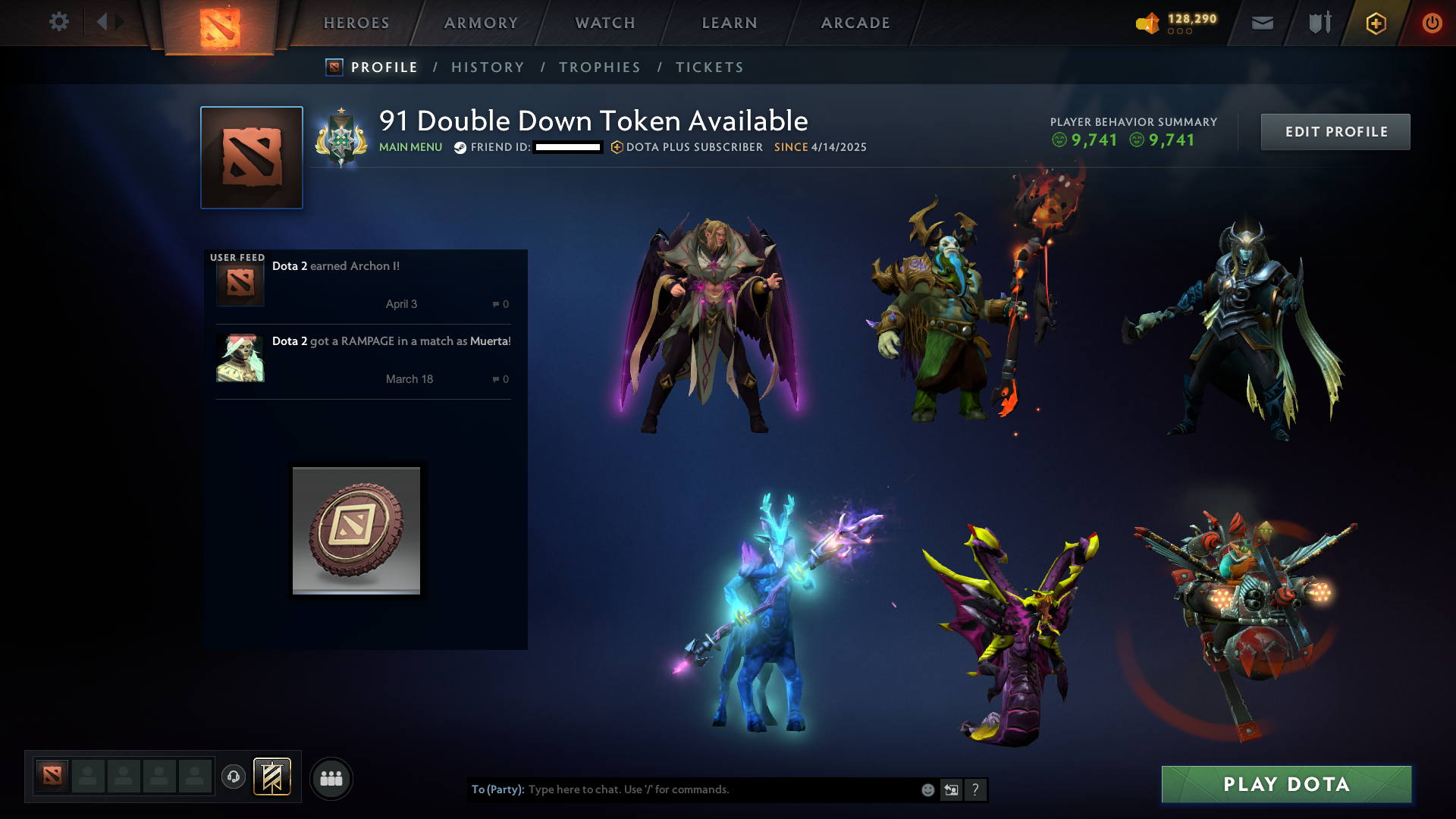Screen dimensions: 1456x819
Task: Click the armory shield and sword icon
Action: pyautogui.click(x=1319, y=23)
